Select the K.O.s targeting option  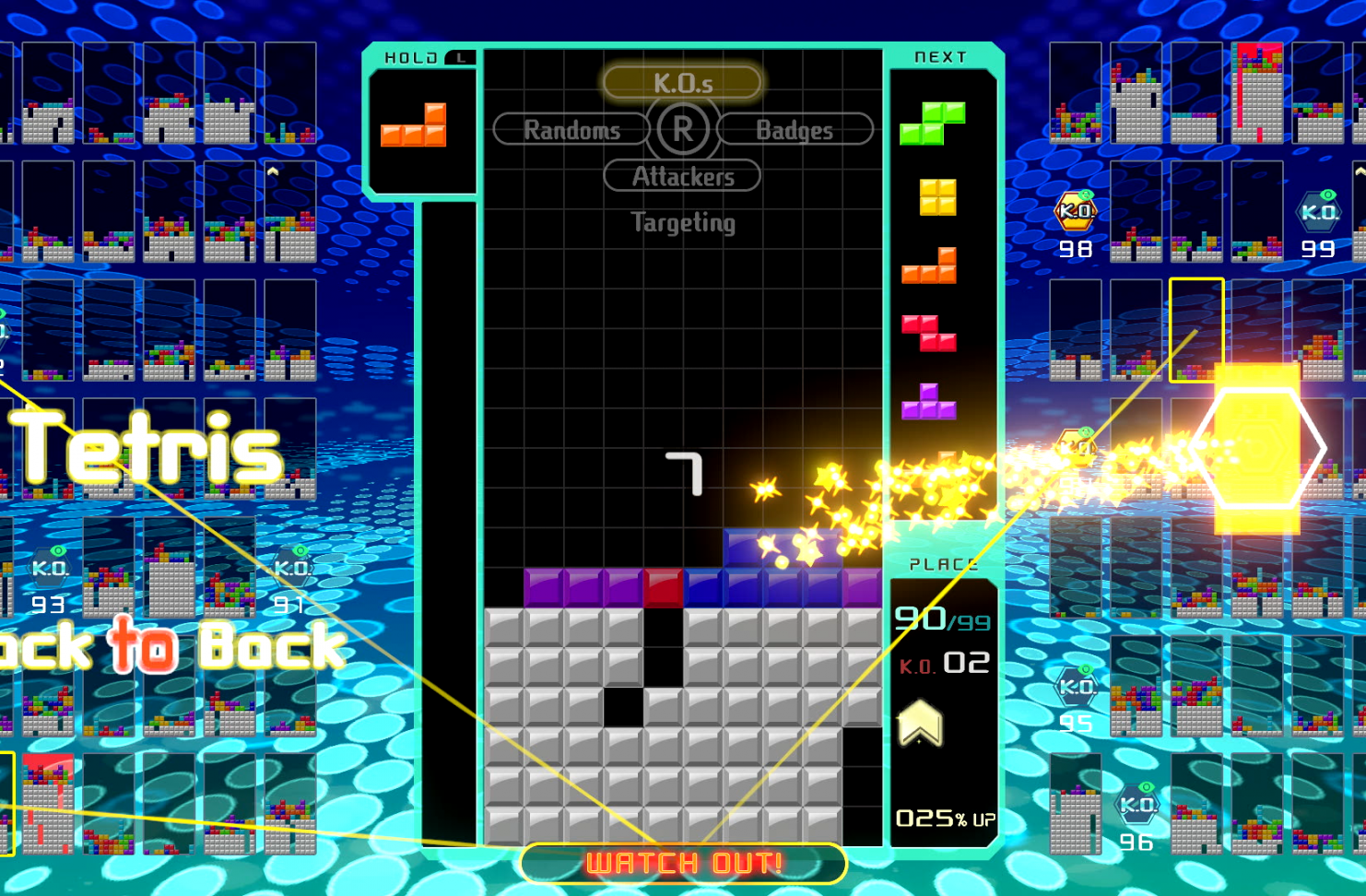(682, 83)
